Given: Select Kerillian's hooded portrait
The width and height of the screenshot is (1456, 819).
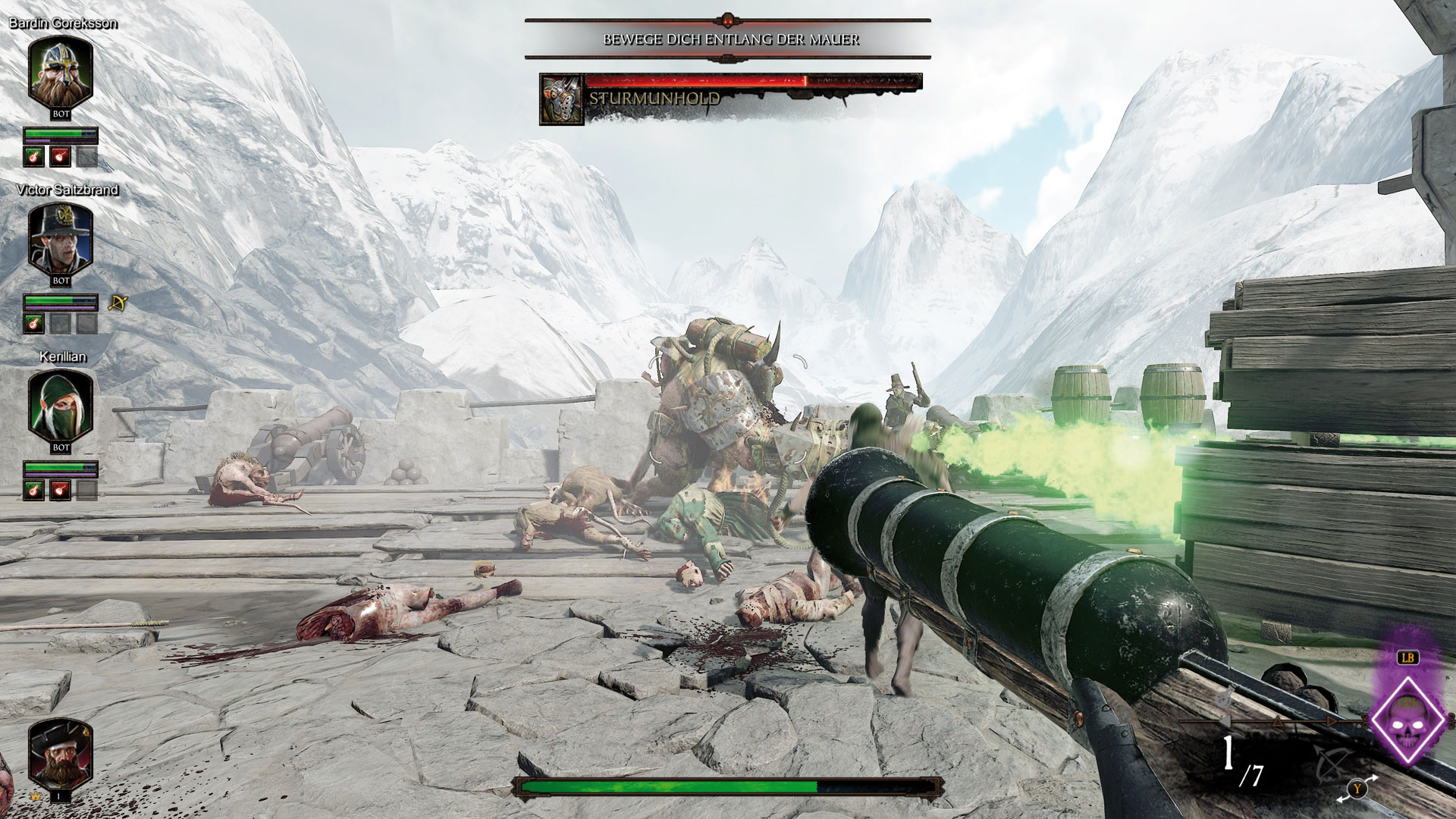Looking at the screenshot, I should pyautogui.click(x=61, y=403).
